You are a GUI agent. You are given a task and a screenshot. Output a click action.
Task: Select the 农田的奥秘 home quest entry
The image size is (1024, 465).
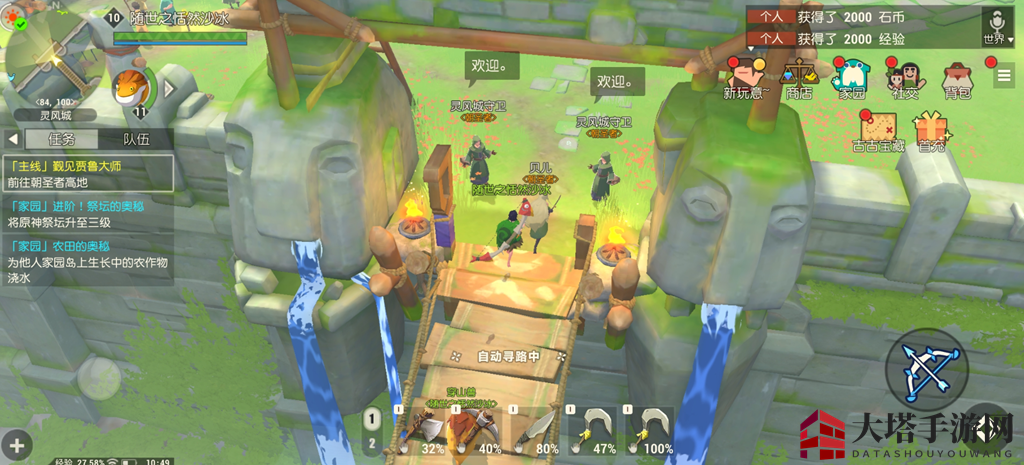click(88, 262)
